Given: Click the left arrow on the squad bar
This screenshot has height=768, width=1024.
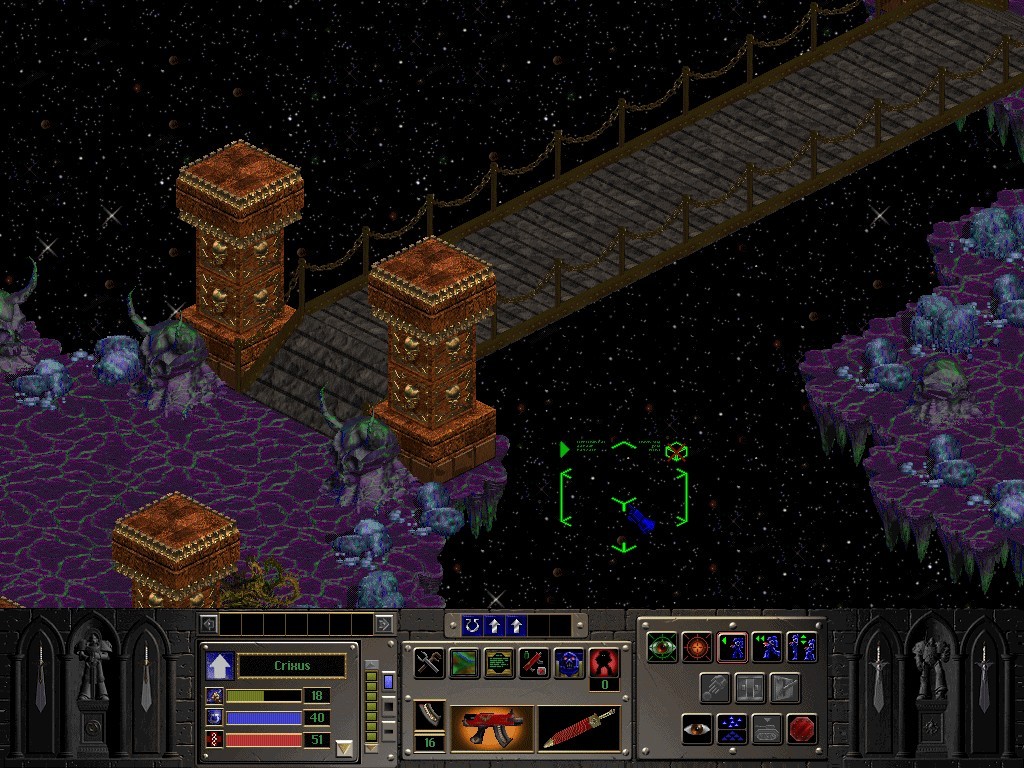Looking at the screenshot, I should point(209,625).
